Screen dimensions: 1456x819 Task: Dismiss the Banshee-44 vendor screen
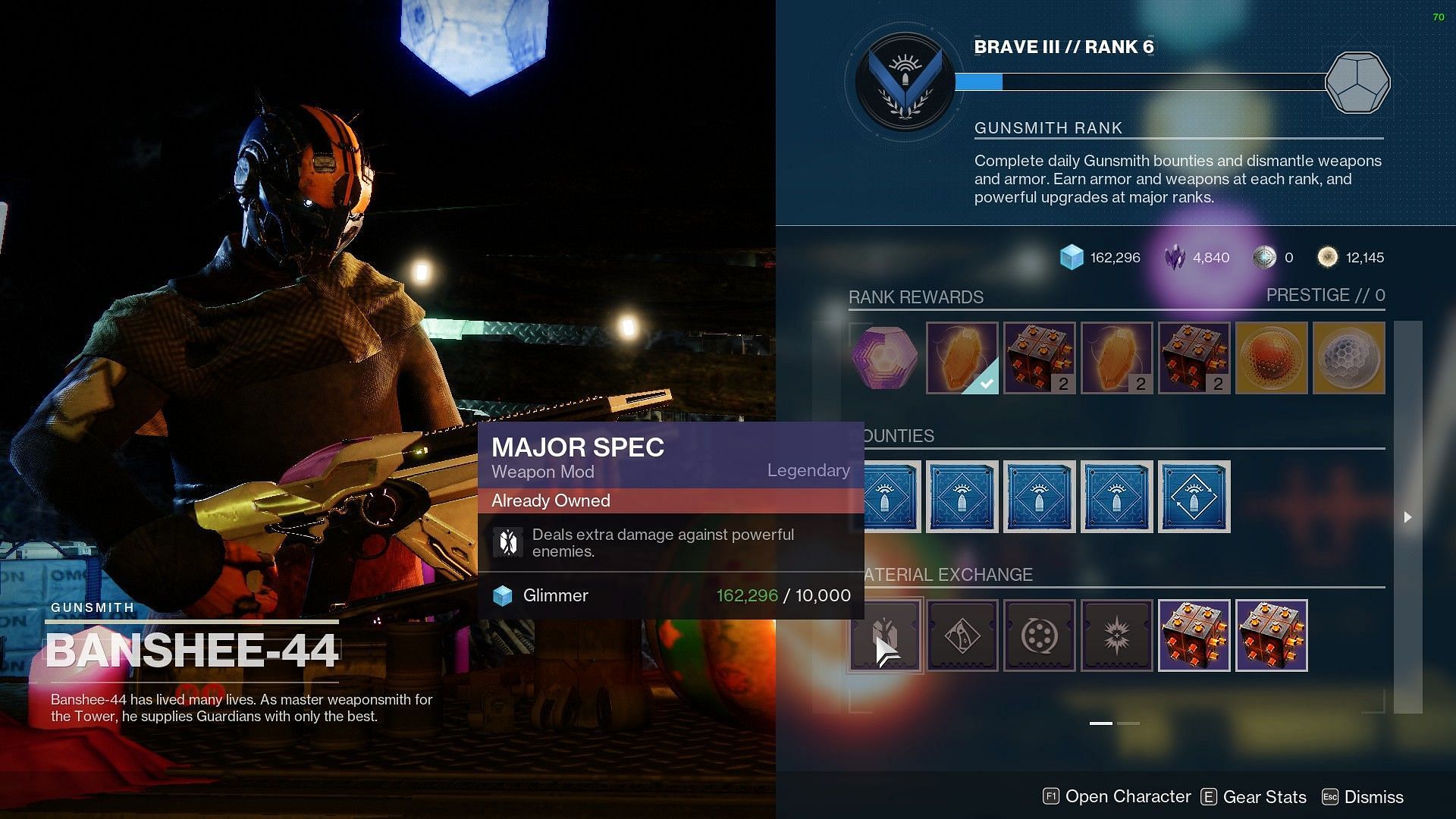tap(1363, 797)
